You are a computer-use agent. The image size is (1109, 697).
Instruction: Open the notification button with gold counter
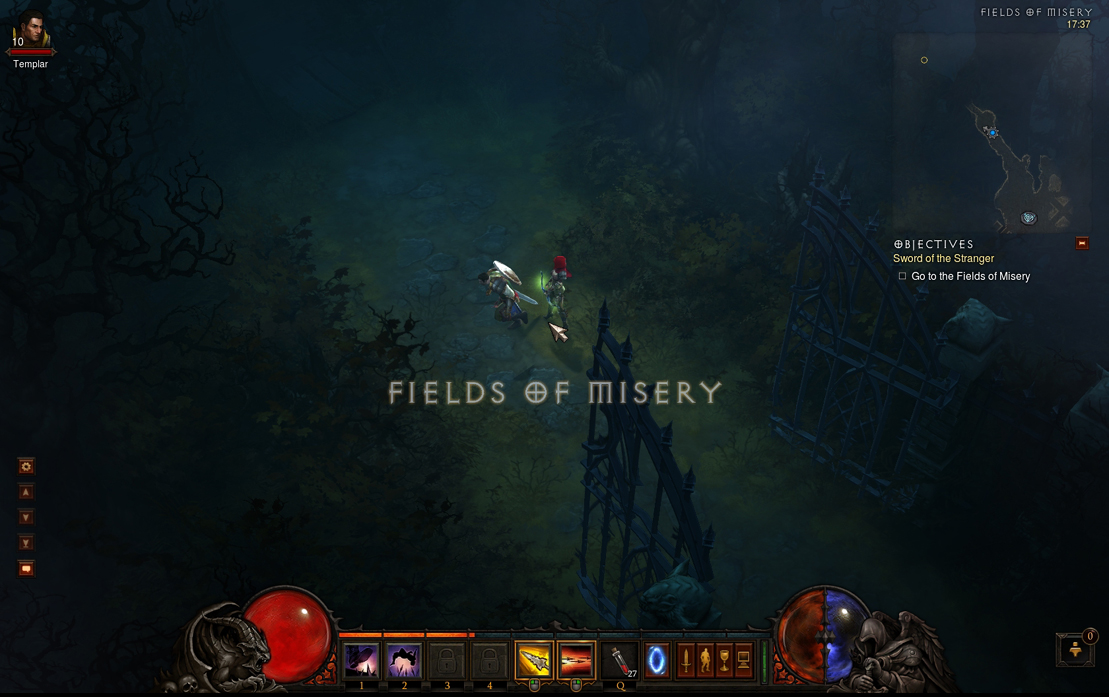tap(1076, 649)
